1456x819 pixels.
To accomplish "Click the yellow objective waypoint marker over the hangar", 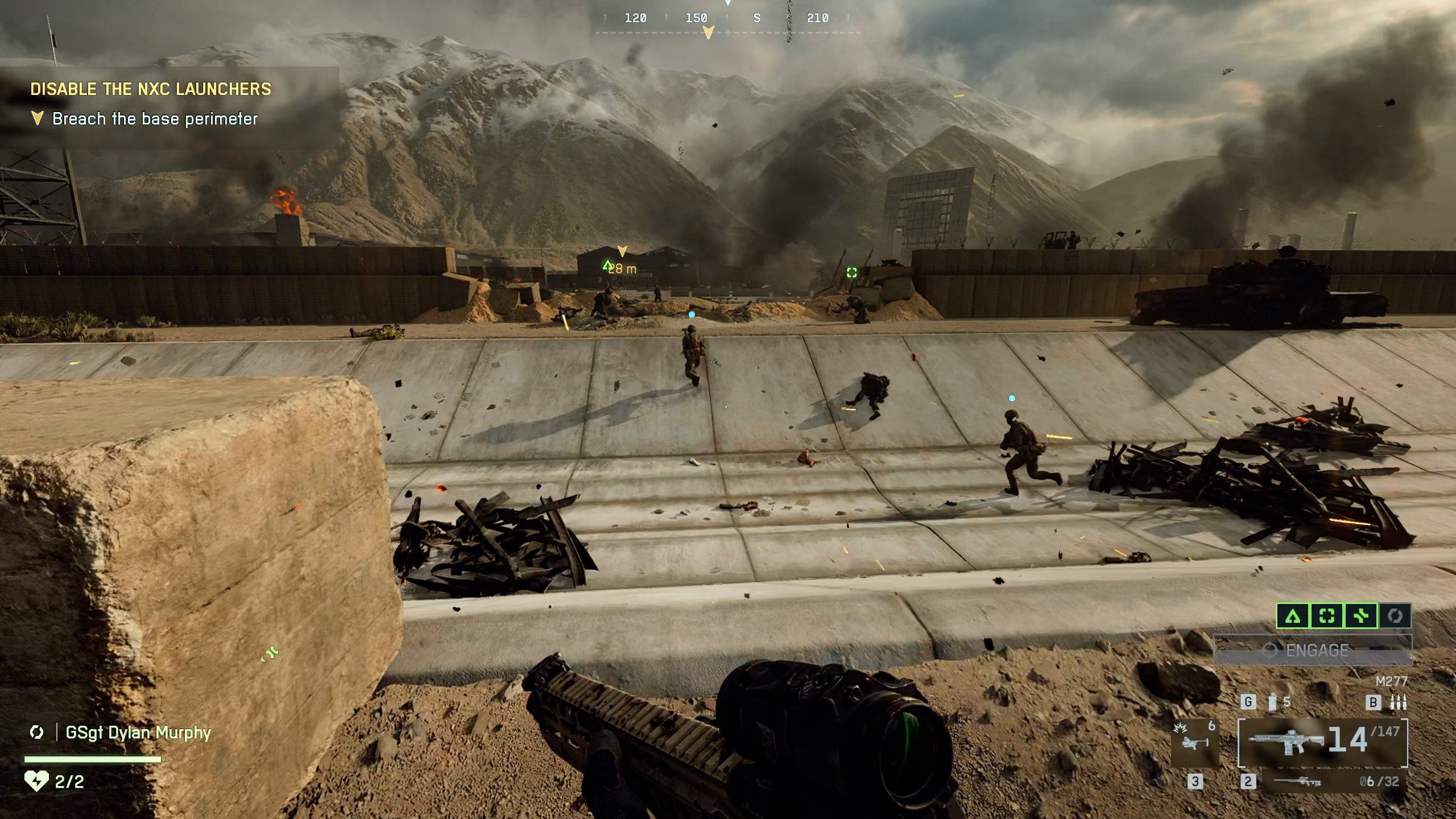I will pos(622,251).
